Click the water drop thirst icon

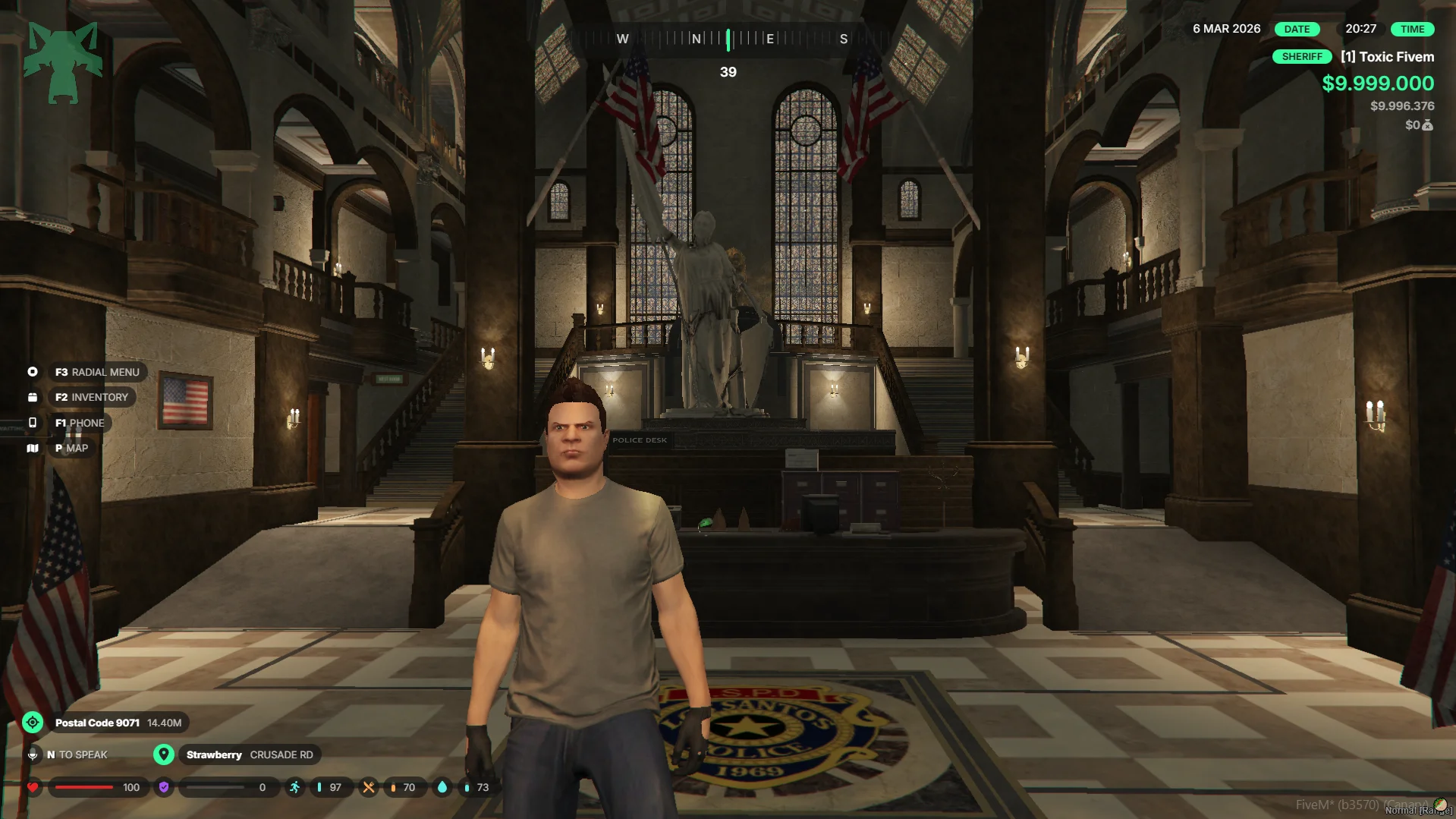coord(442,787)
